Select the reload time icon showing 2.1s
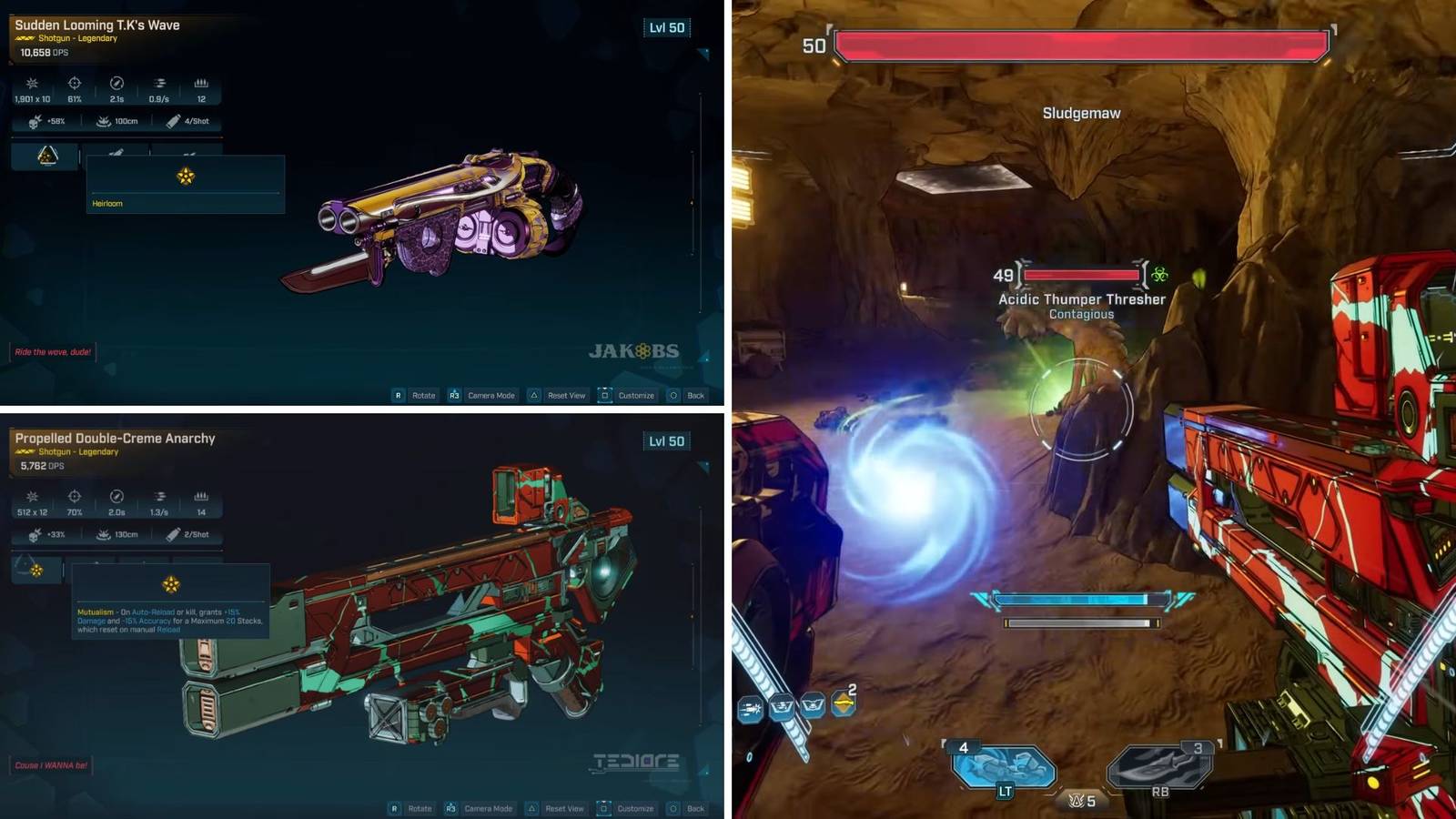1456x819 pixels. coord(116,84)
